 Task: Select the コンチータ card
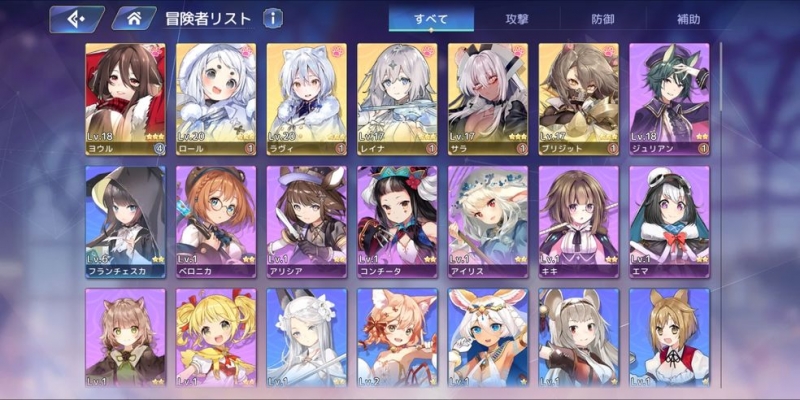pyautogui.click(x=397, y=220)
